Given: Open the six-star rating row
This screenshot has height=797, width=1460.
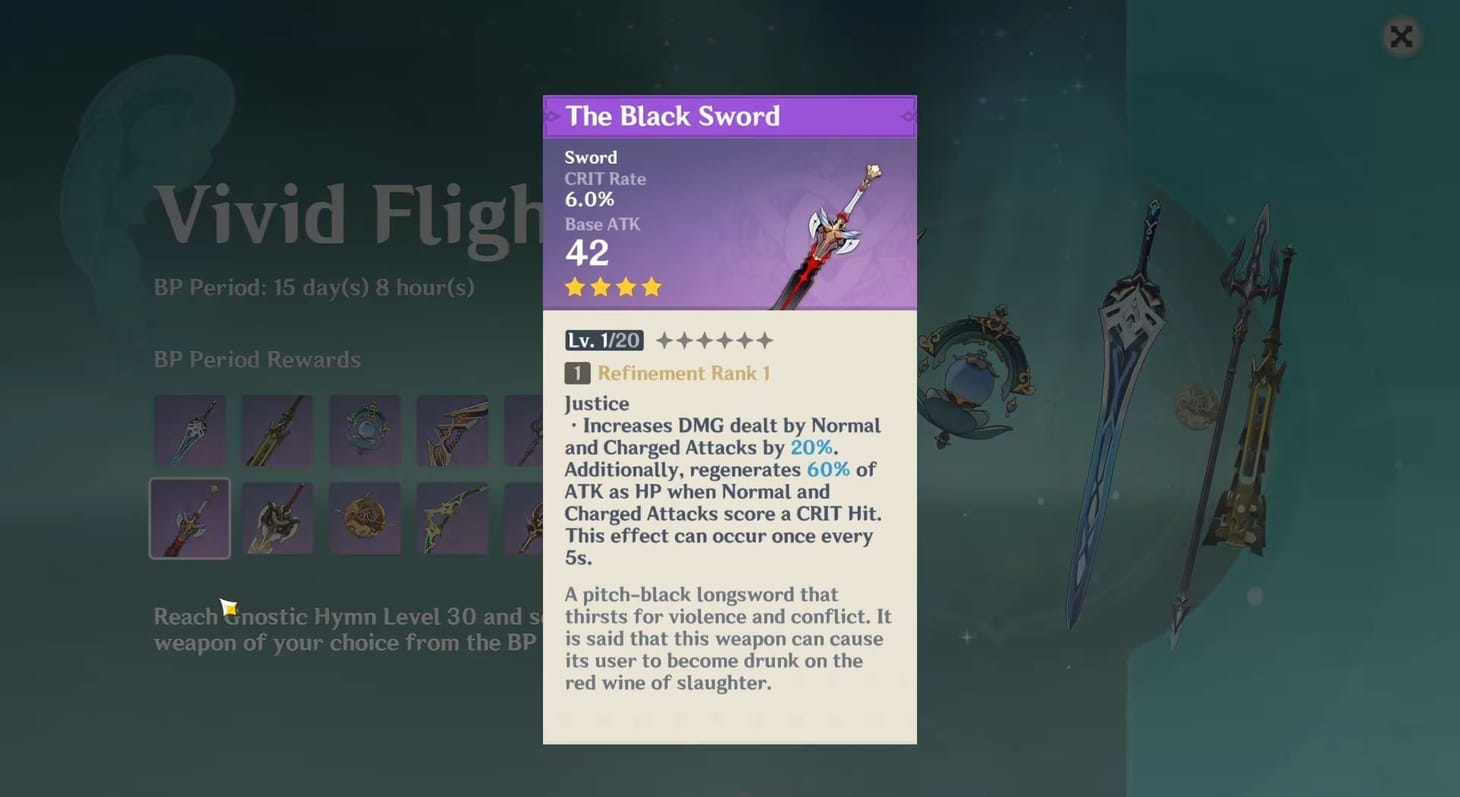Looking at the screenshot, I should (716, 339).
